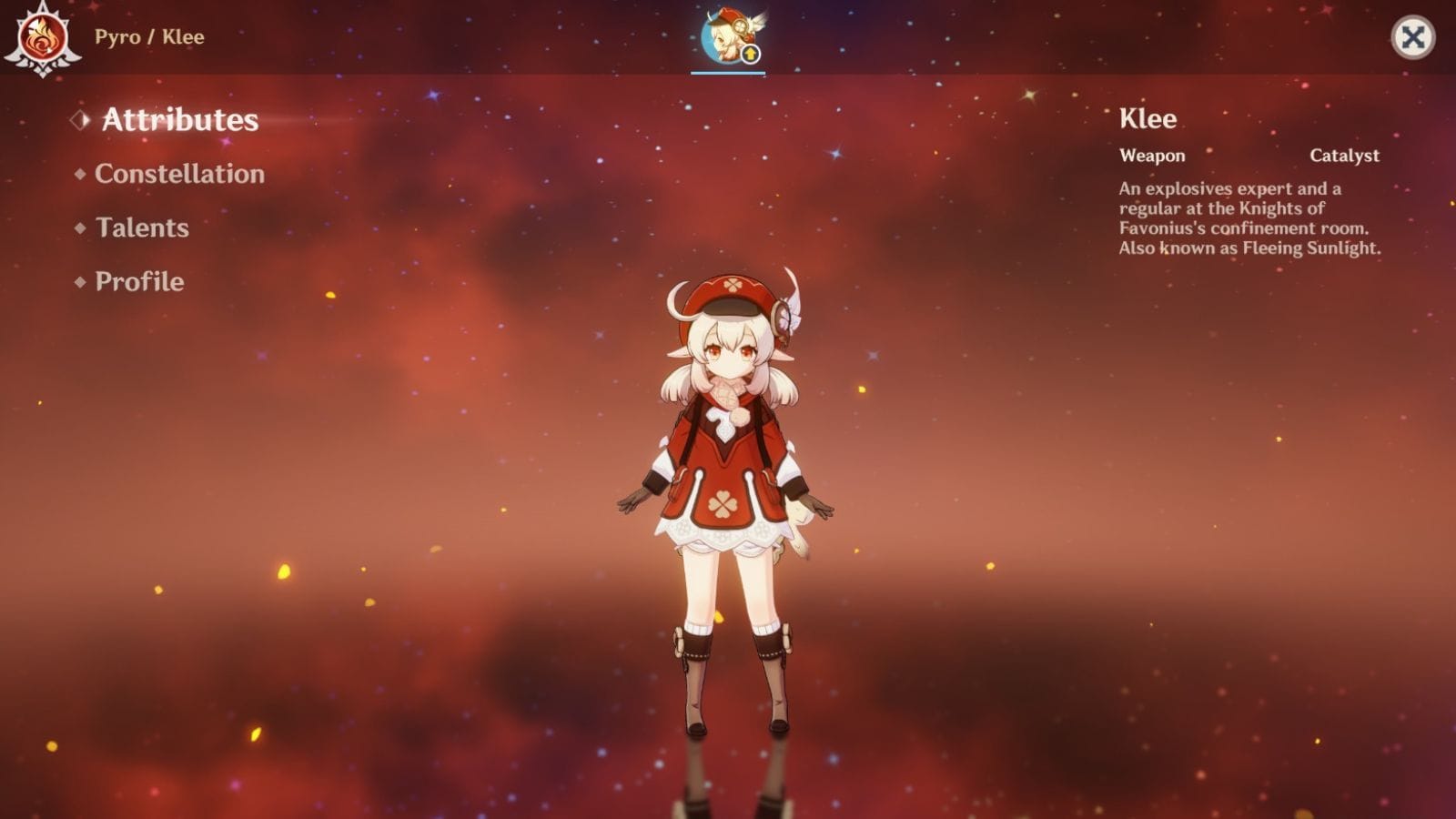The height and width of the screenshot is (819, 1456).
Task: Click the diamond marker beside Talents
Action: 79,227
